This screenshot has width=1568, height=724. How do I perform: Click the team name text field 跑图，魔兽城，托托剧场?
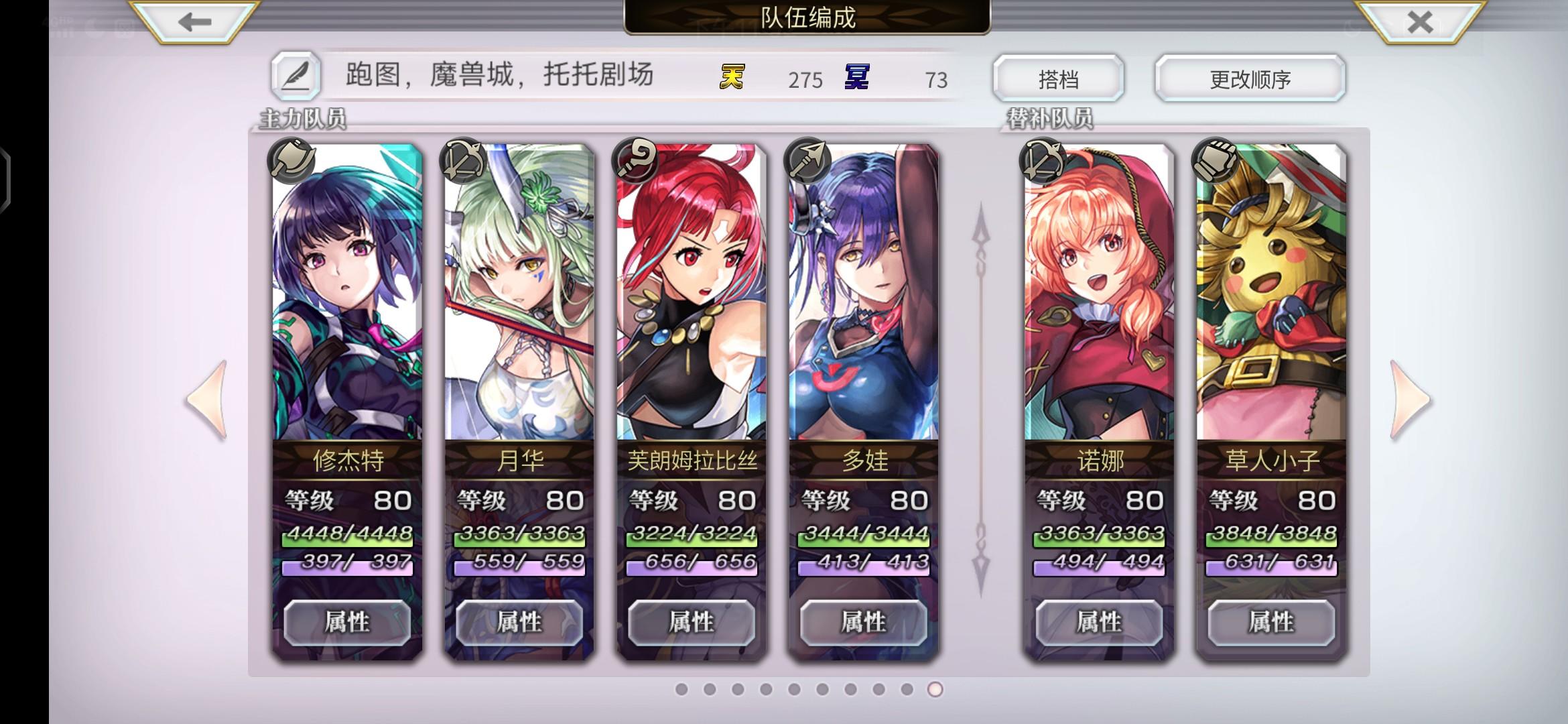[x=499, y=76]
